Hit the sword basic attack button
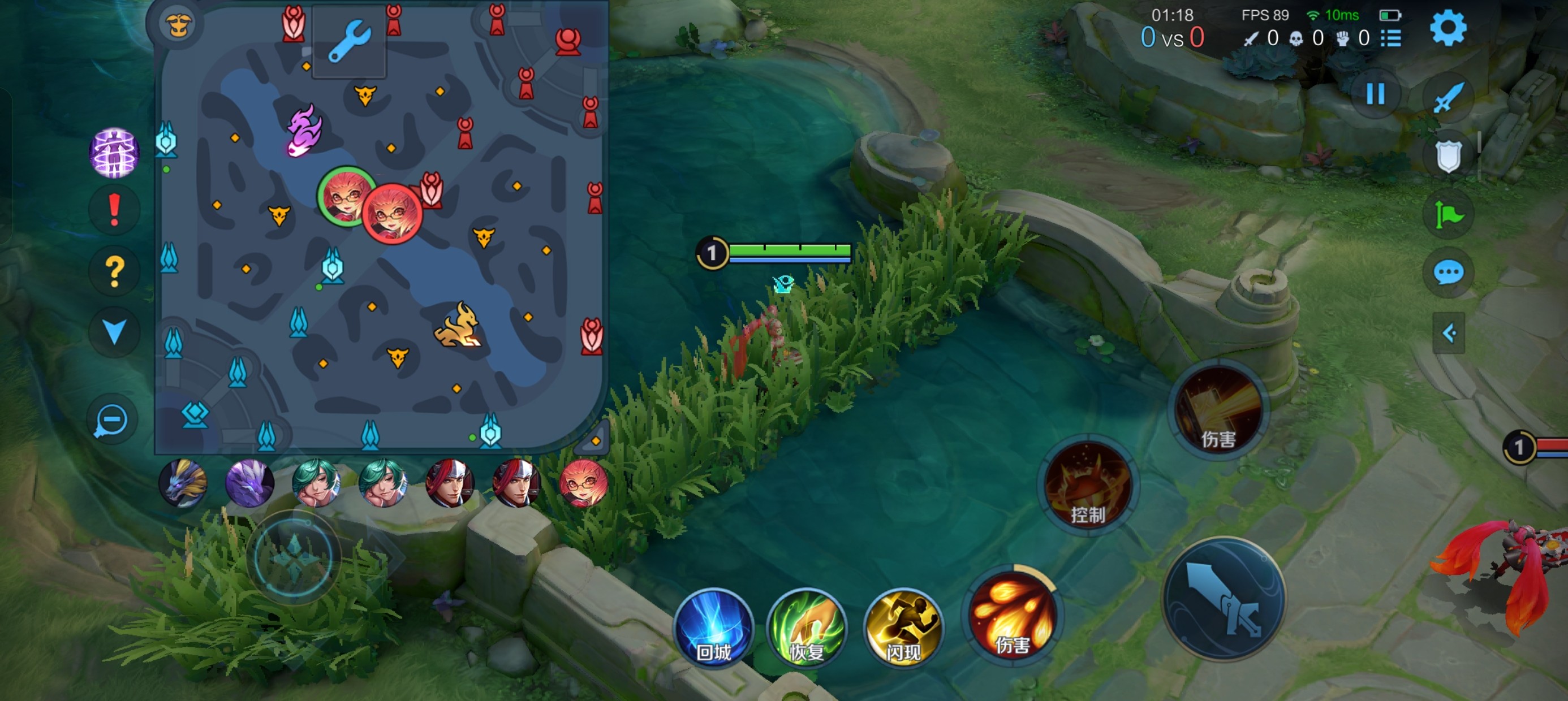This screenshot has height=701, width=1568. pyautogui.click(x=1224, y=599)
